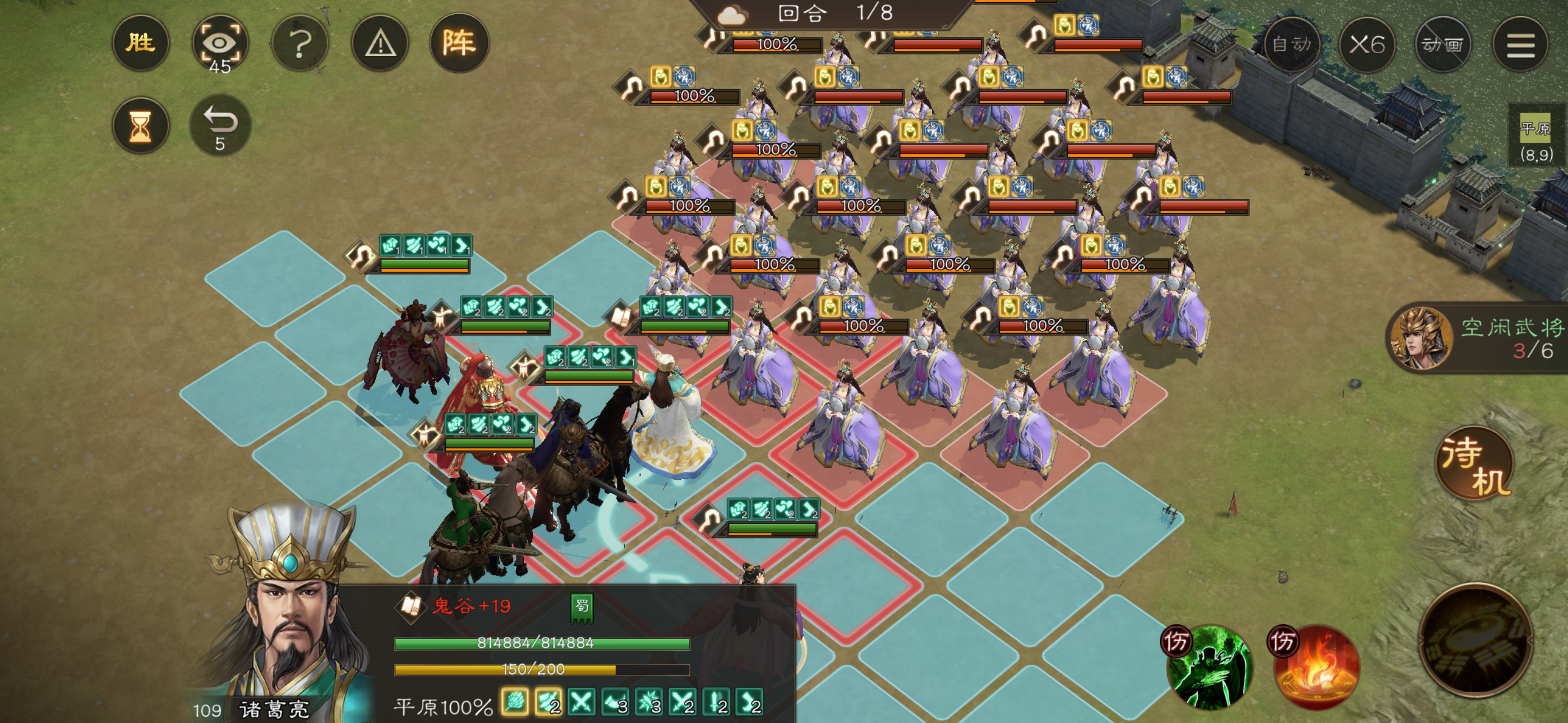Activate the green shadow figure skill

pos(1207,668)
